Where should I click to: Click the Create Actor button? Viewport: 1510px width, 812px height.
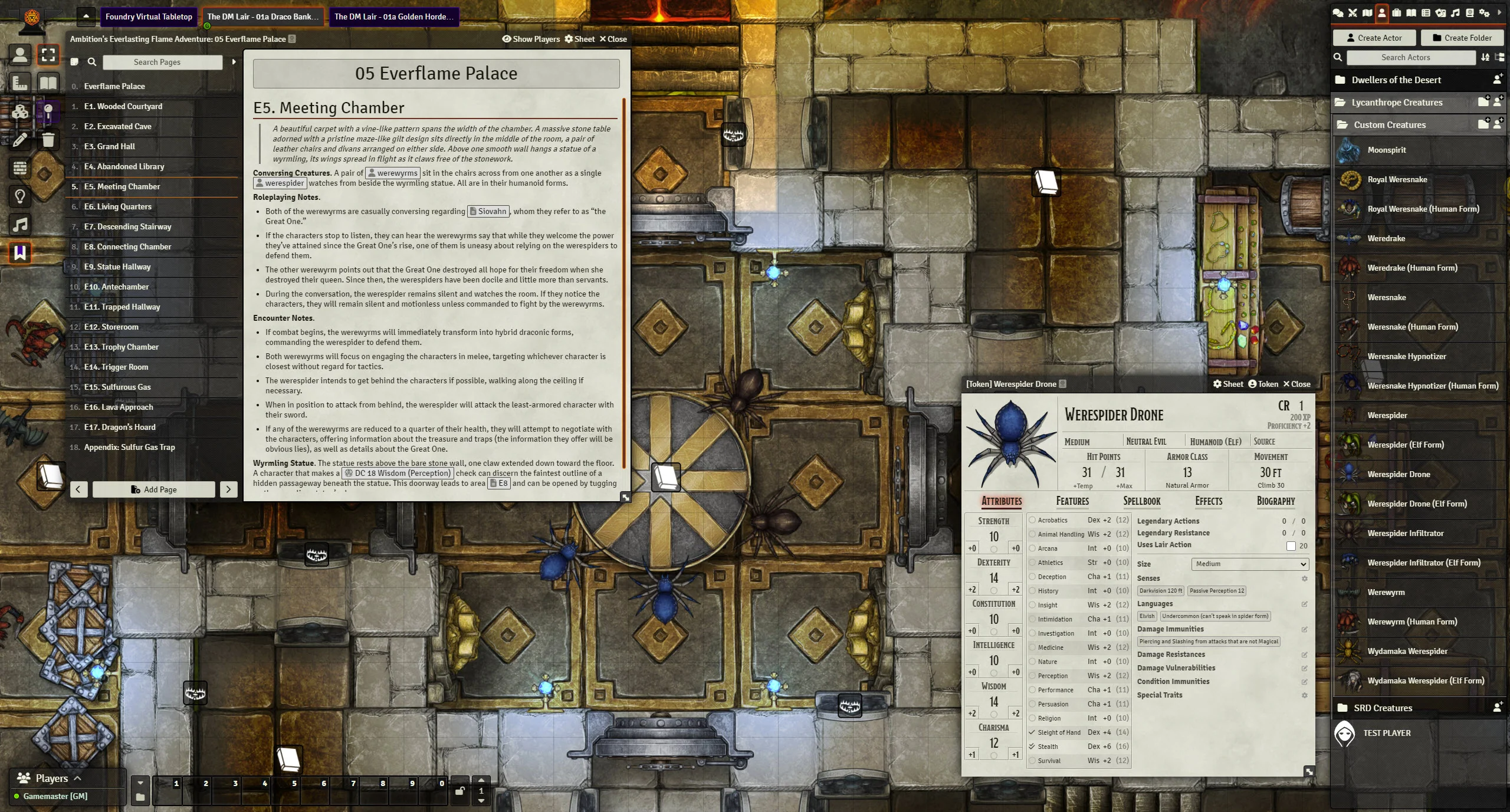coord(1374,38)
